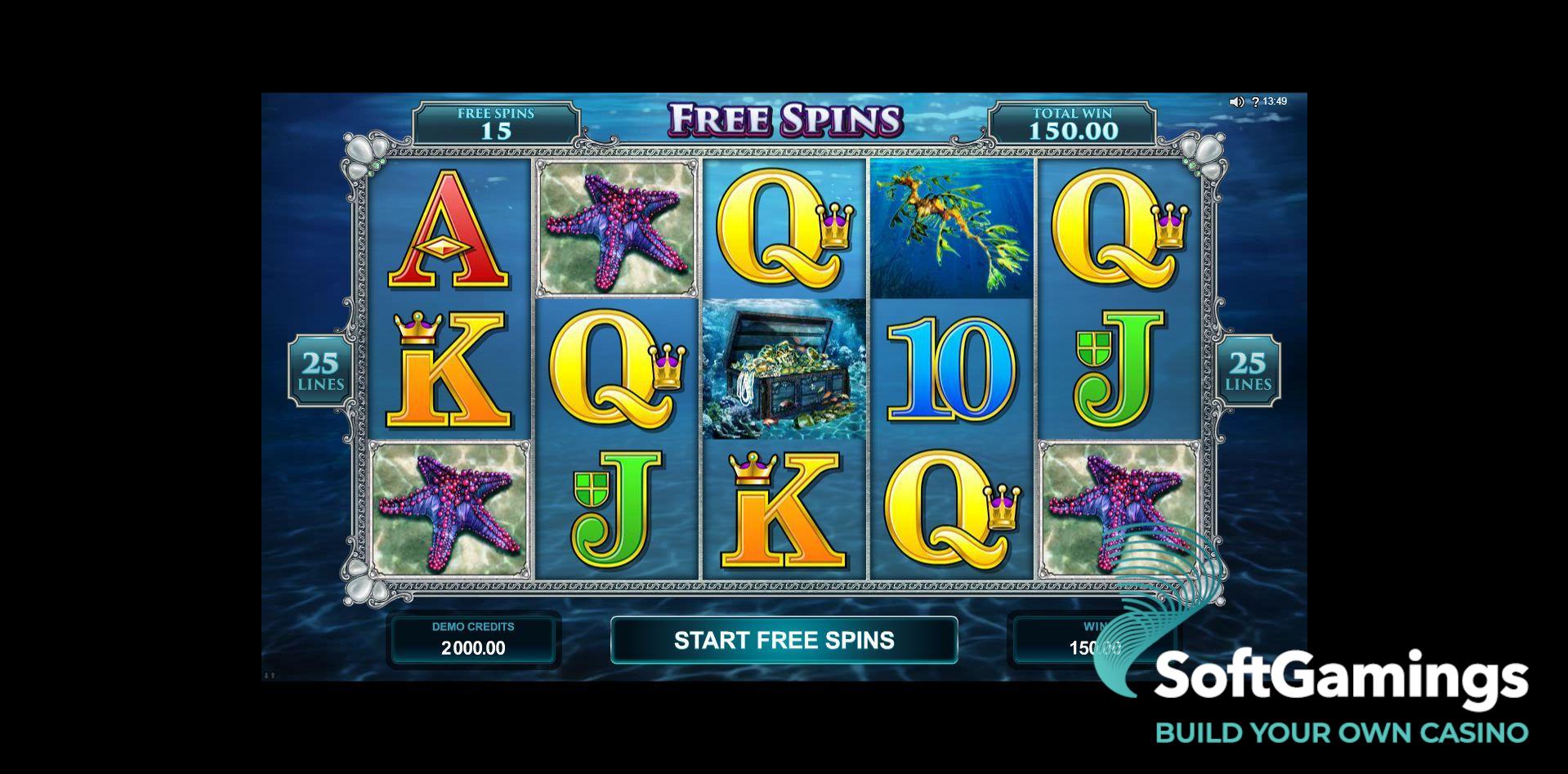This screenshot has width=1568, height=774.
Task: Open help via the question mark icon
Action: coord(1255,102)
